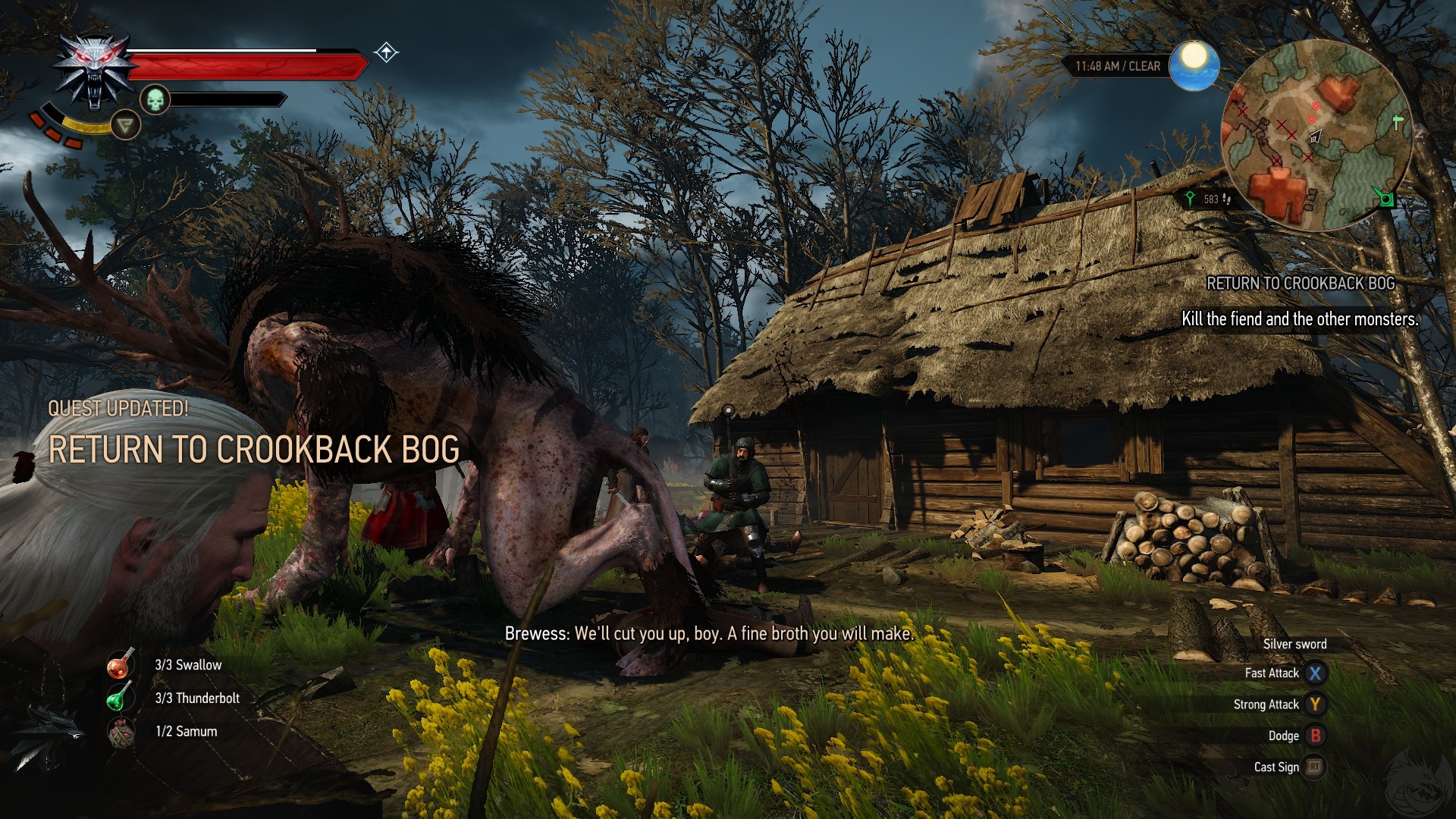Click the sun weather icon
This screenshot has height=819, width=1456.
tap(1194, 64)
